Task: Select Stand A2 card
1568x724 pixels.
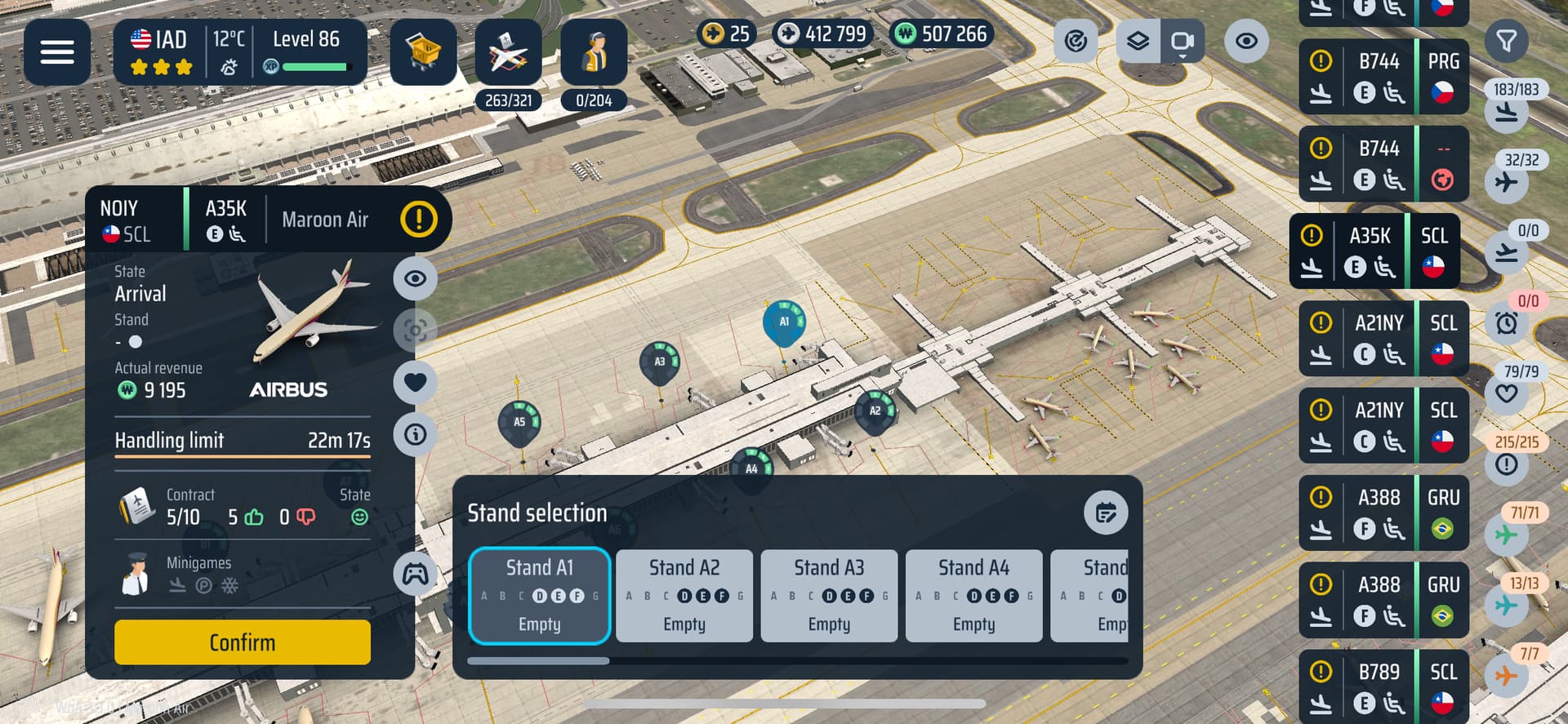Action: (x=684, y=596)
